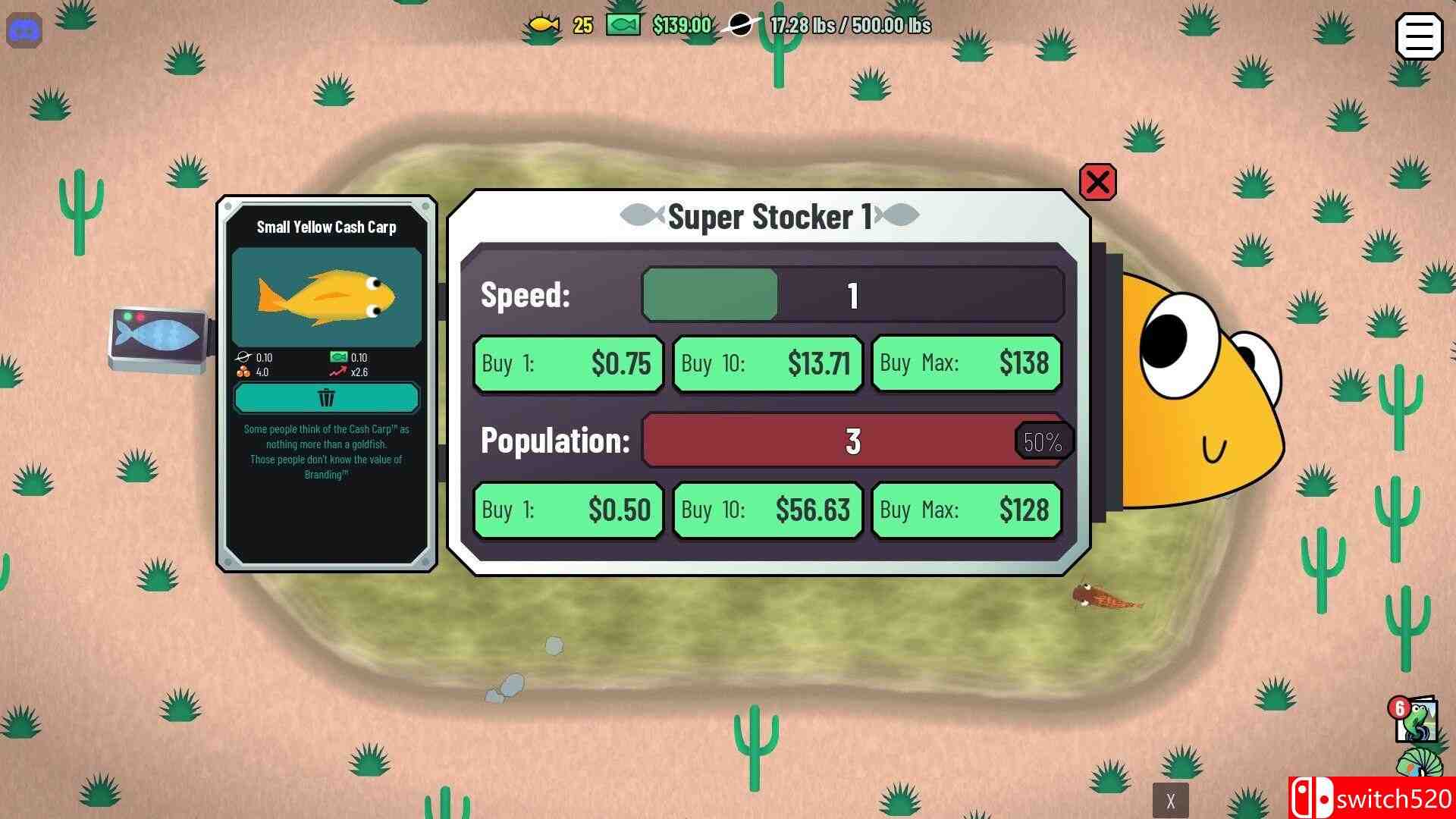
Task: Open the green shell icon
Action: coord(1418,764)
